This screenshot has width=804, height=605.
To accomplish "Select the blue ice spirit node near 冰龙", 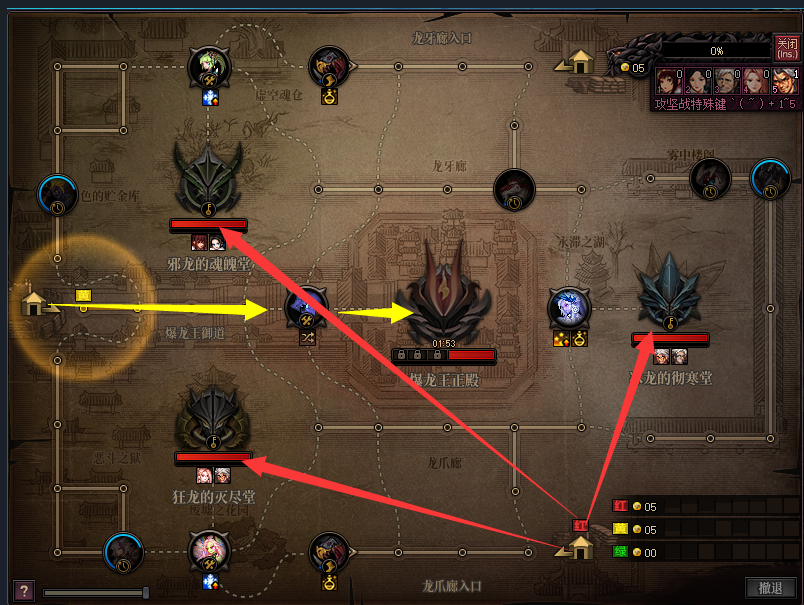I will (568, 308).
